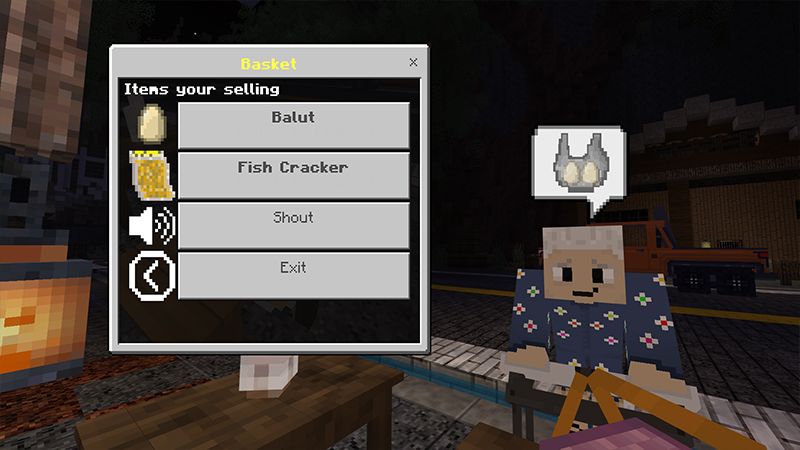Exit the Basket menu

[293, 274]
